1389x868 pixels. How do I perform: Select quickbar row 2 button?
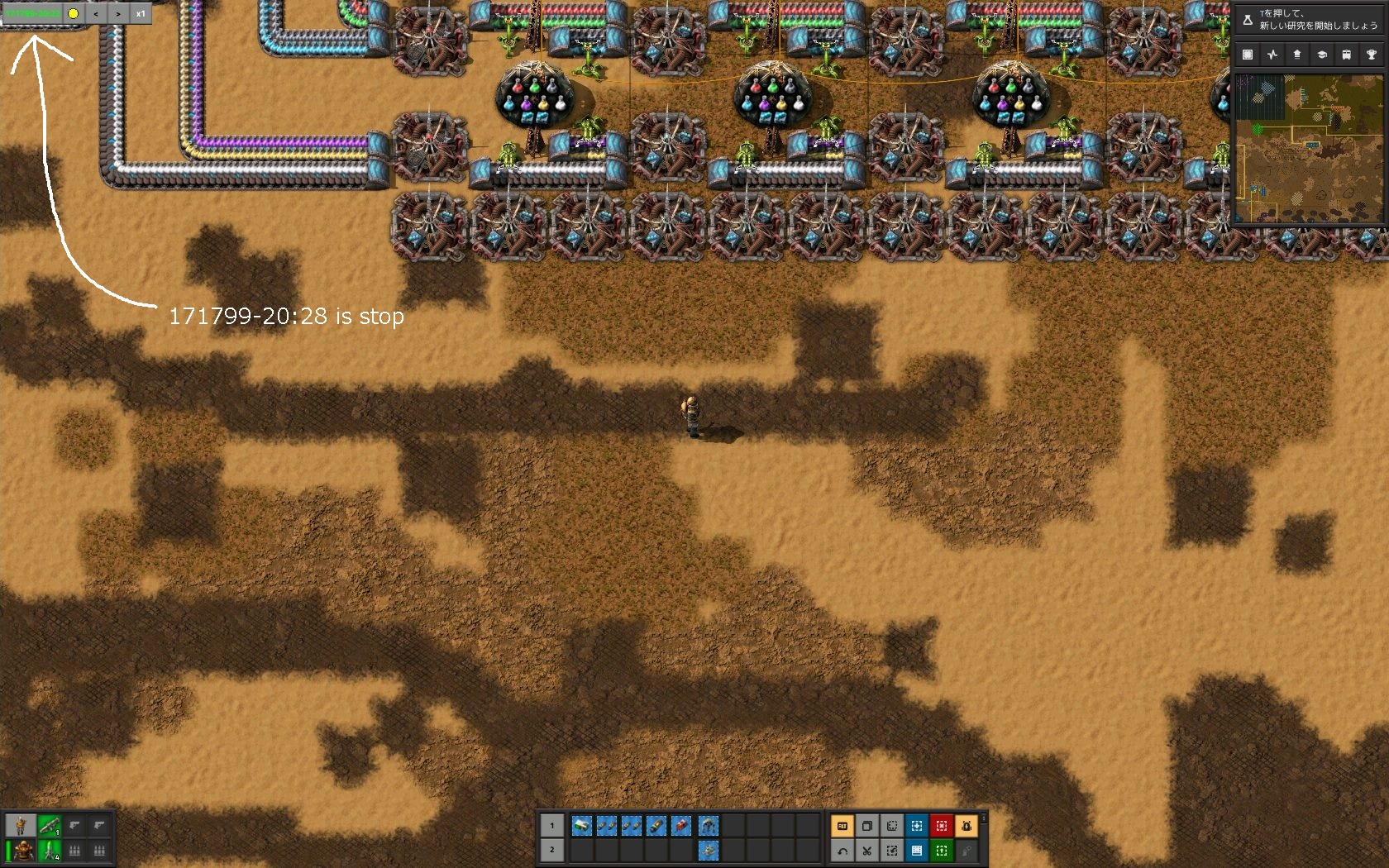point(552,850)
